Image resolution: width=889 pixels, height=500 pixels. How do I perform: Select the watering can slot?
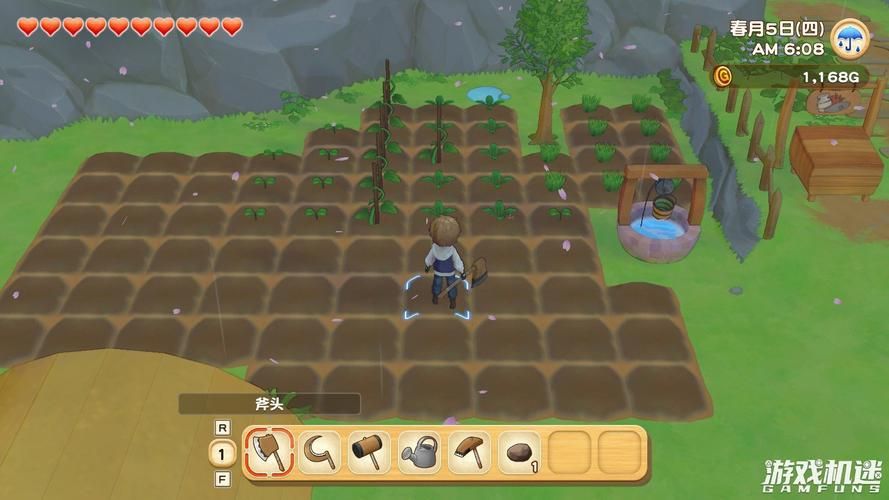[x=419, y=451]
